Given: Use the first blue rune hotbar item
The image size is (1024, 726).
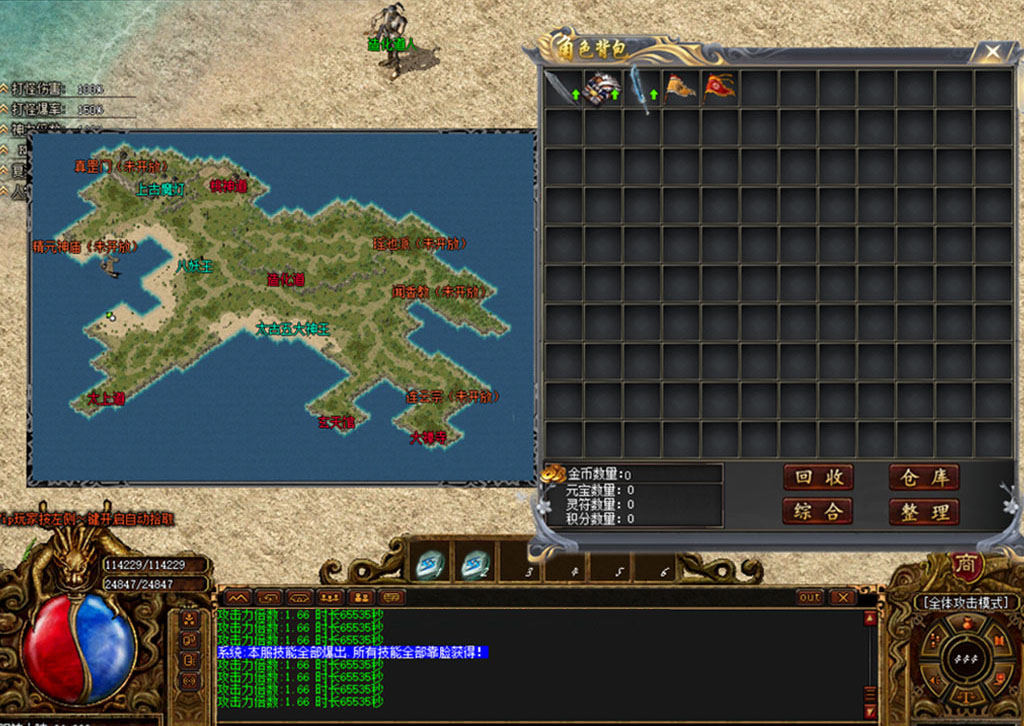Looking at the screenshot, I should [x=429, y=568].
